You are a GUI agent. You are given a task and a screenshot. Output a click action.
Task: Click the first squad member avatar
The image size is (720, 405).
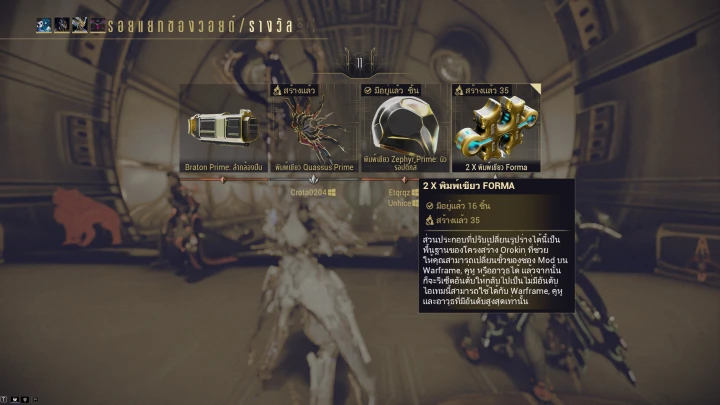(x=44, y=25)
